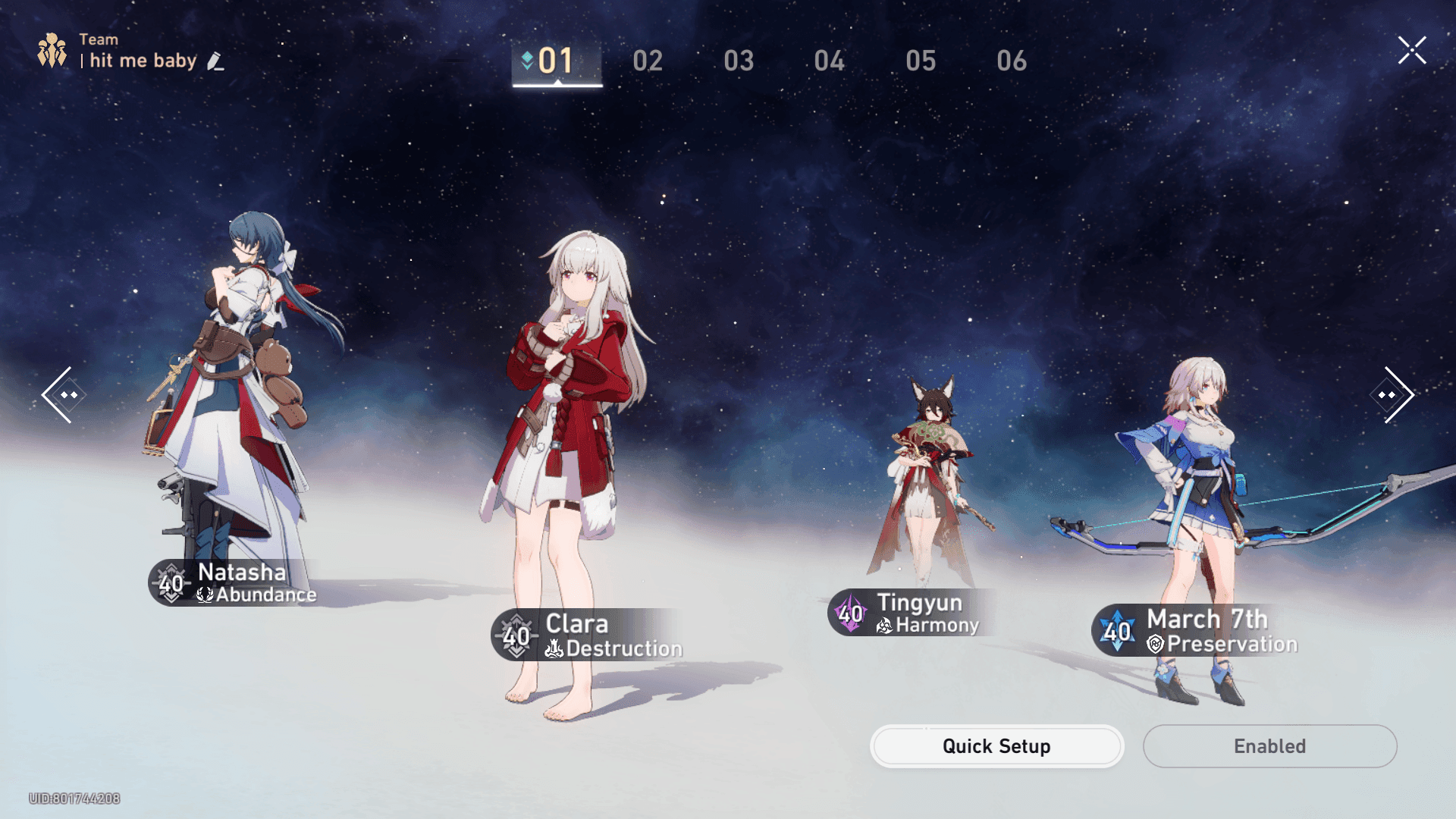Click the team name hit me baby
The height and width of the screenshot is (819, 1456).
(x=141, y=61)
